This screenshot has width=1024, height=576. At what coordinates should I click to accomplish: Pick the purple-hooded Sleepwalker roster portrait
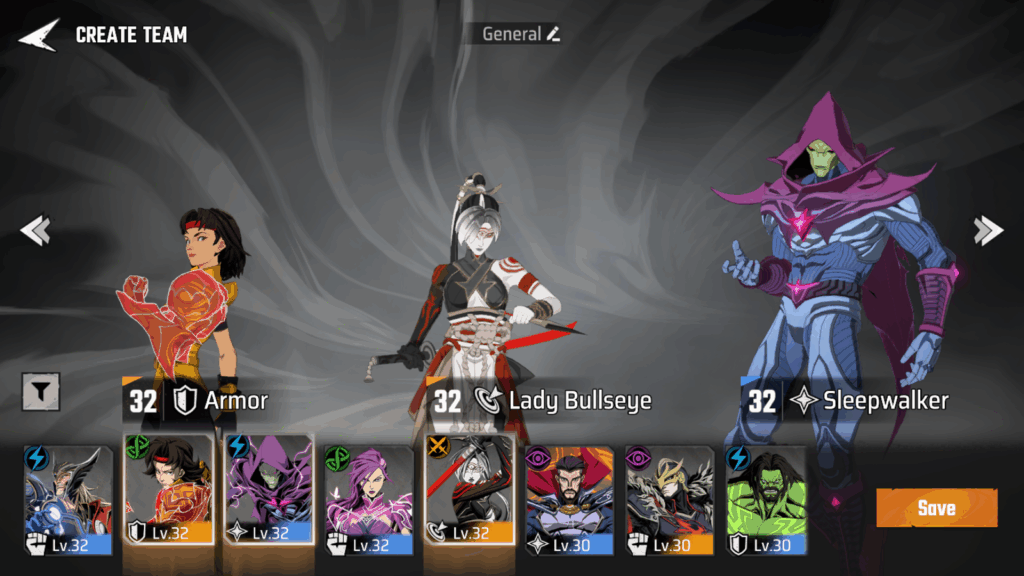268,490
